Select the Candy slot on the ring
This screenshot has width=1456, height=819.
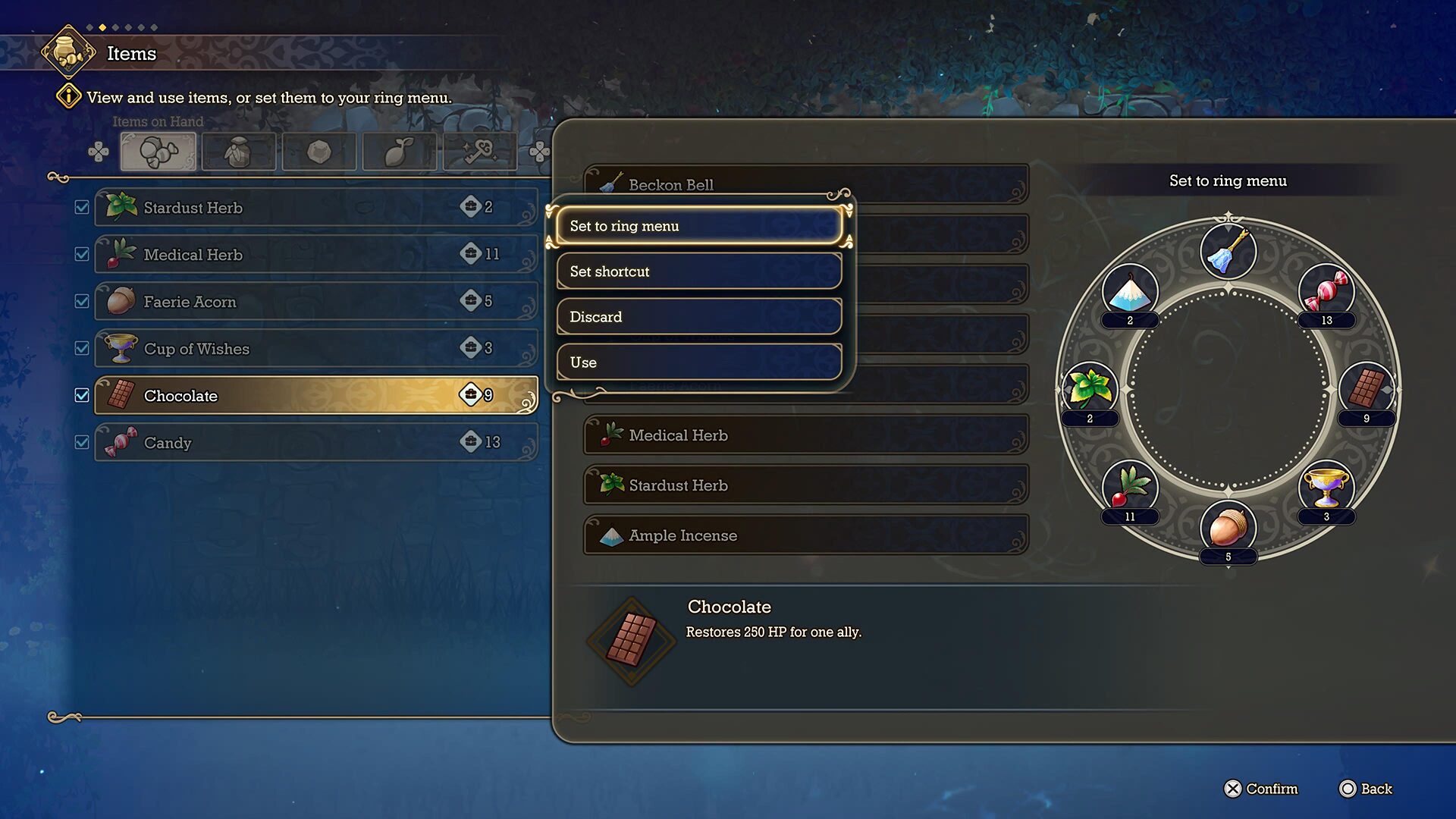(x=1326, y=292)
